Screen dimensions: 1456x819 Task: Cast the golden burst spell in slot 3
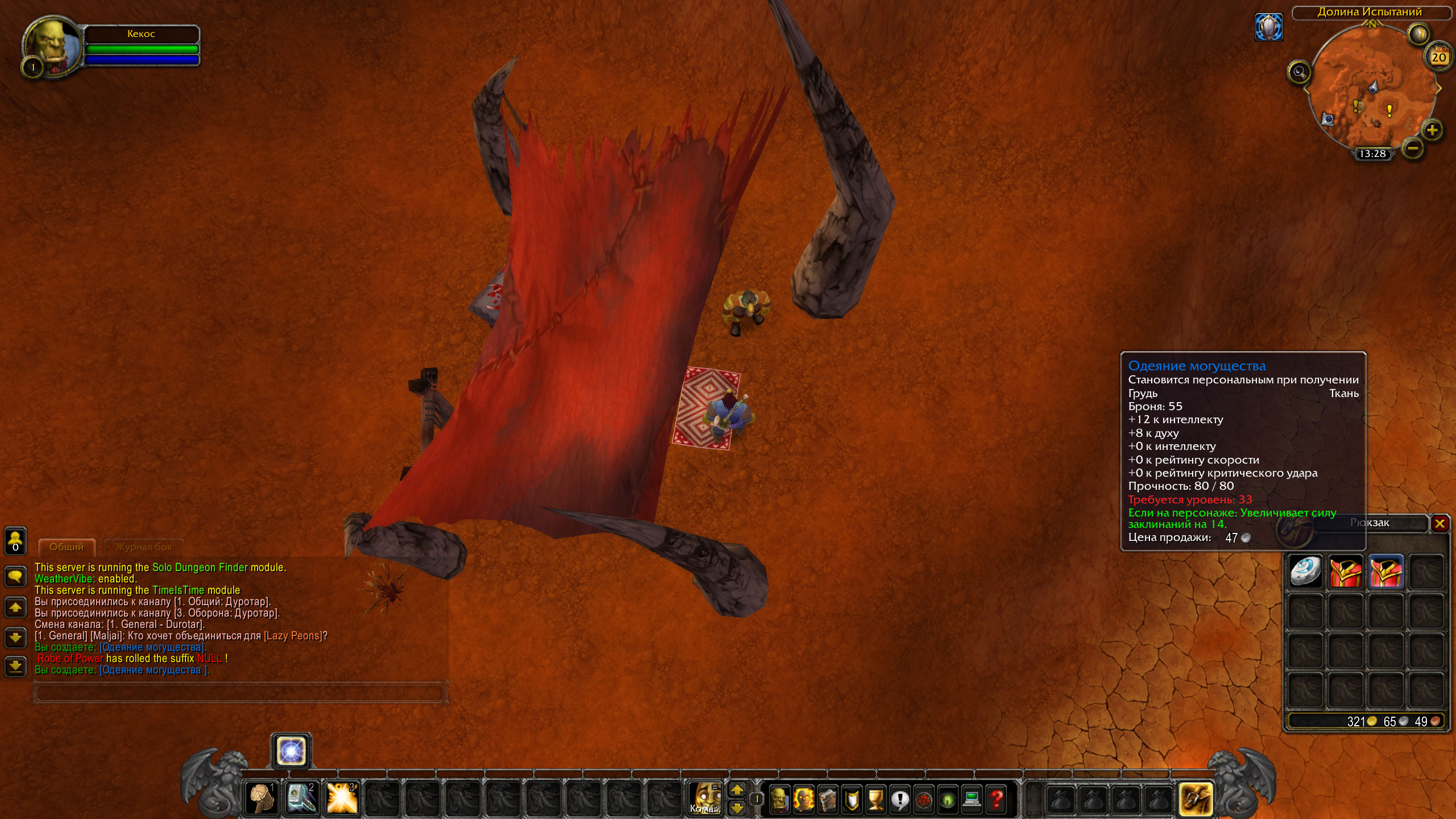point(342,798)
